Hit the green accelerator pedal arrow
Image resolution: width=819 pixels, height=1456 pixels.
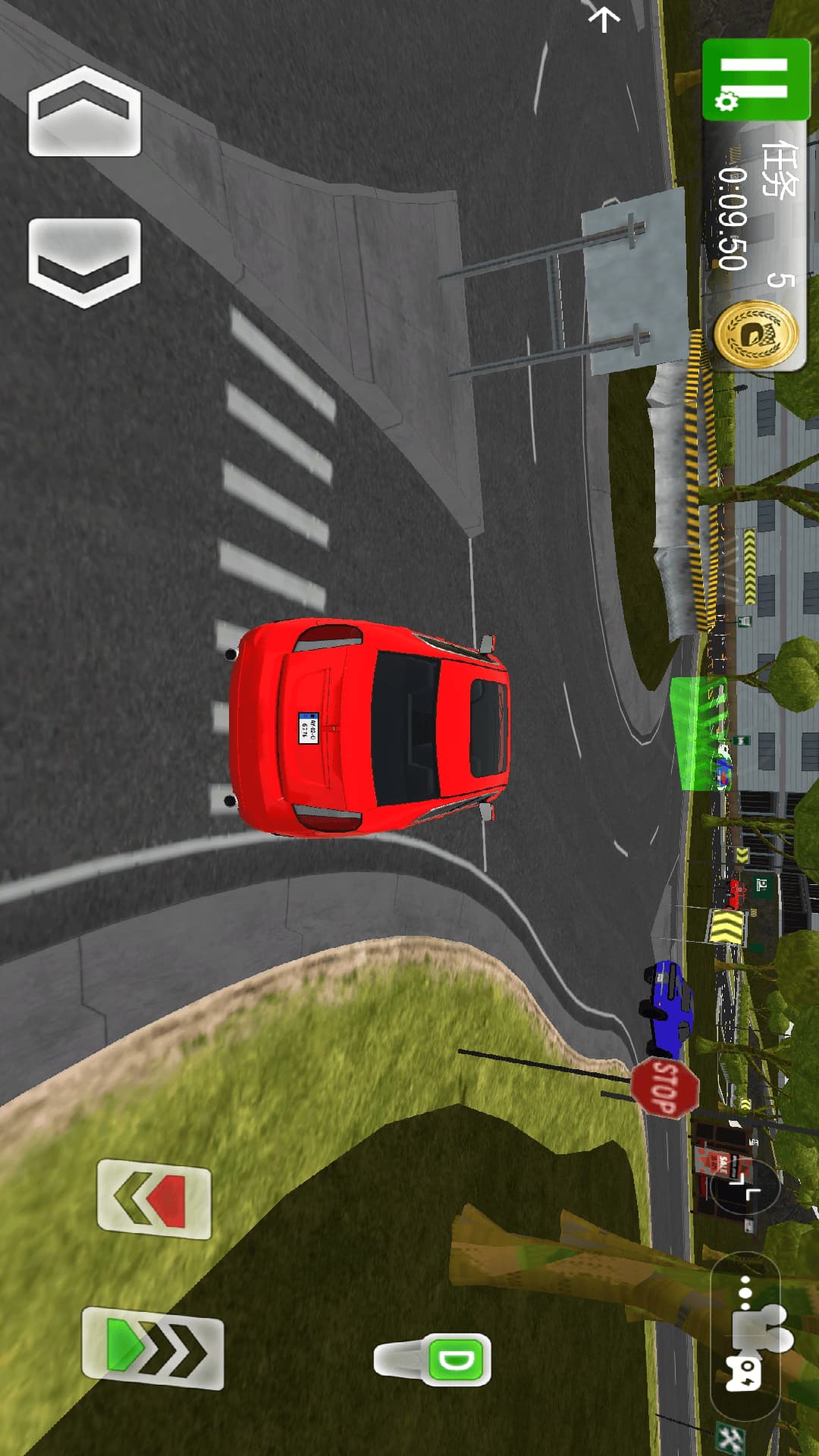152,1348
